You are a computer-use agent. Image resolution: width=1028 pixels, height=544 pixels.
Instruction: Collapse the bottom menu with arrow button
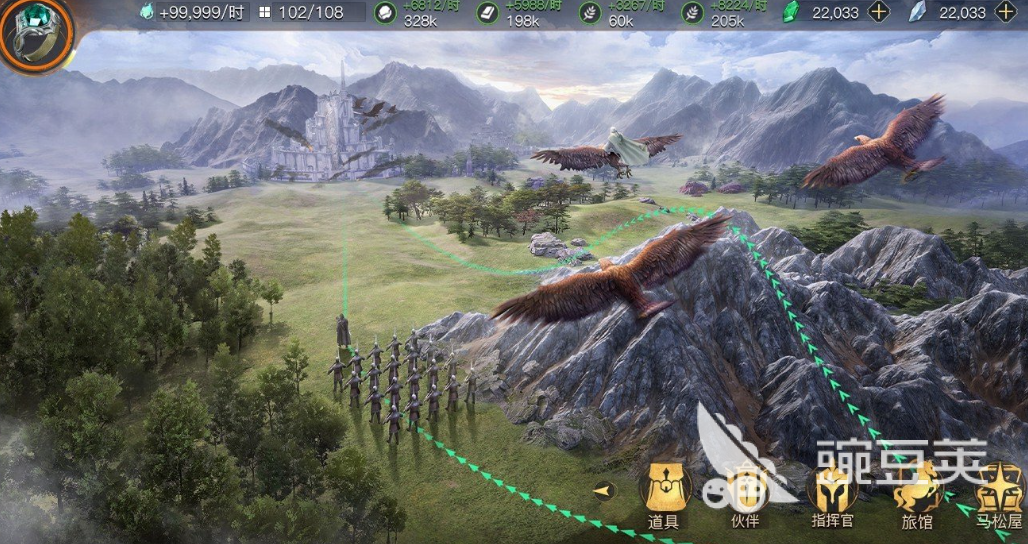tap(603, 490)
